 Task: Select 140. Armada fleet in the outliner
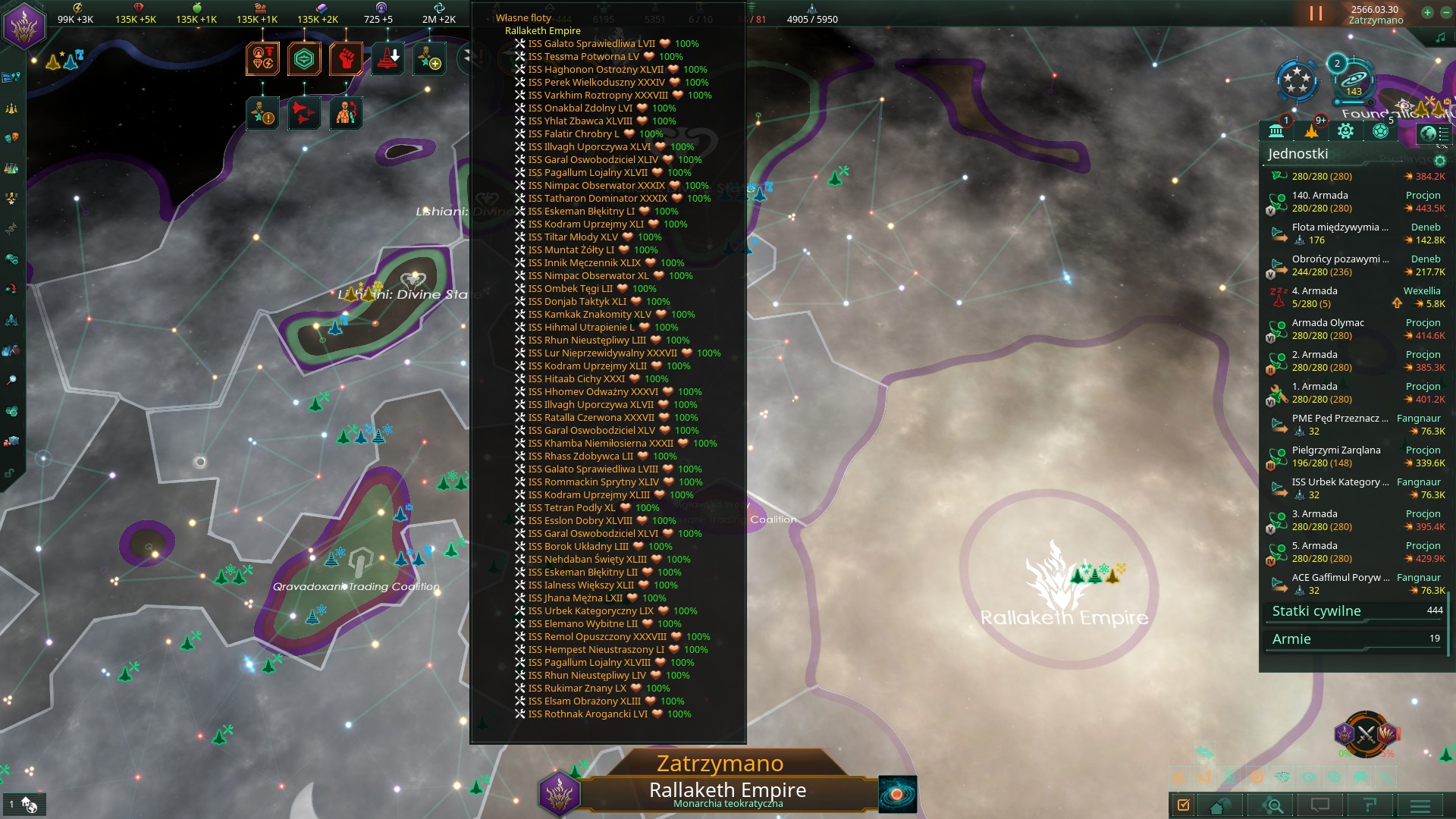click(x=1319, y=196)
